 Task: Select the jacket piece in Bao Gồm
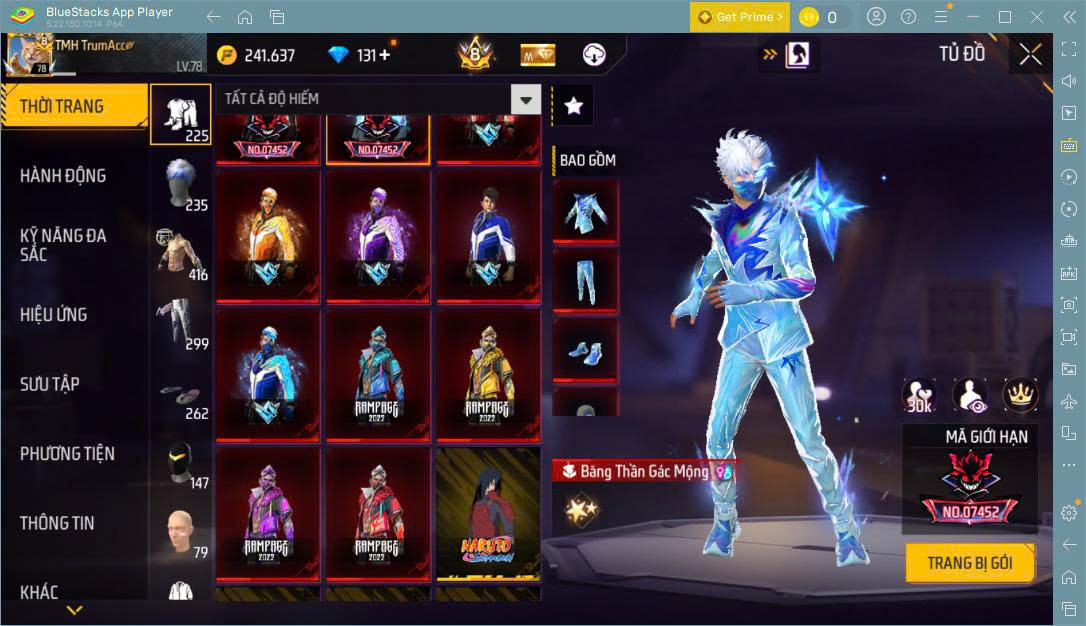585,212
